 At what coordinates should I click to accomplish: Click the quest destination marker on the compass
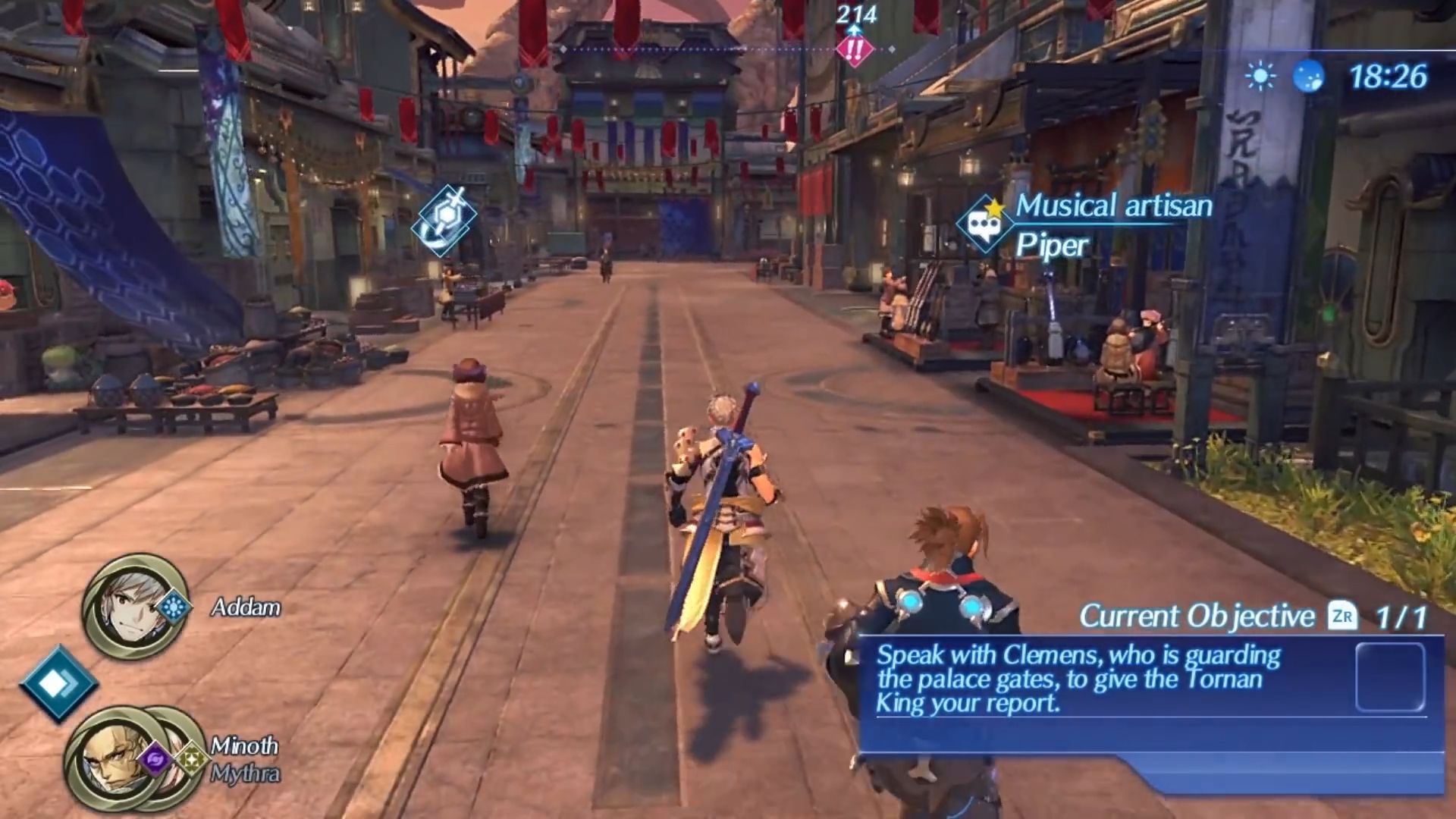click(855, 50)
